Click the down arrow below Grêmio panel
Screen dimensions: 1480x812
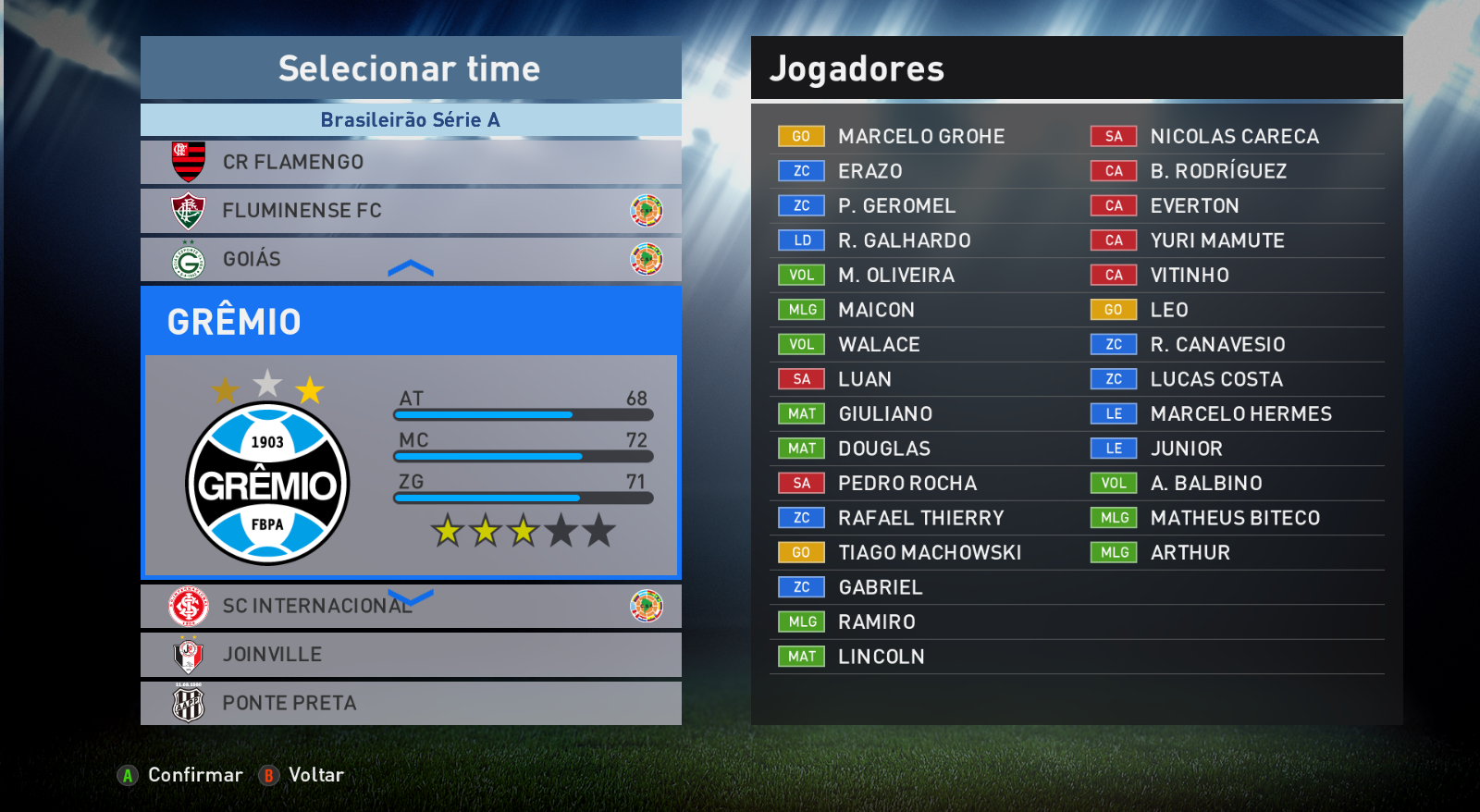pyautogui.click(x=411, y=597)
